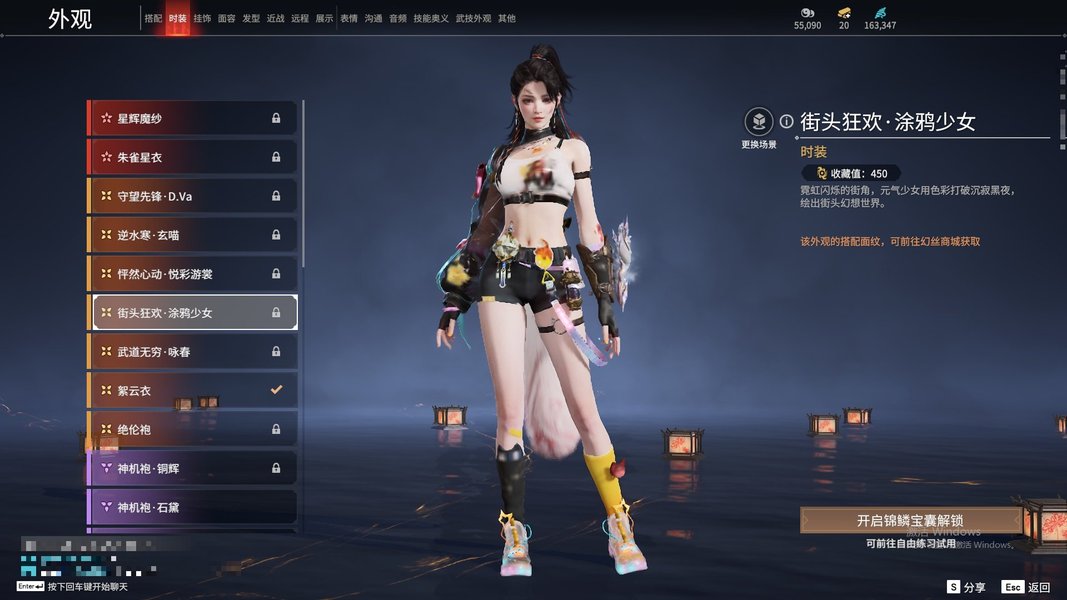Select the 武道无穷·咏春 outfit
Screen dimensions: 1067x600
(x=193, y=352)
